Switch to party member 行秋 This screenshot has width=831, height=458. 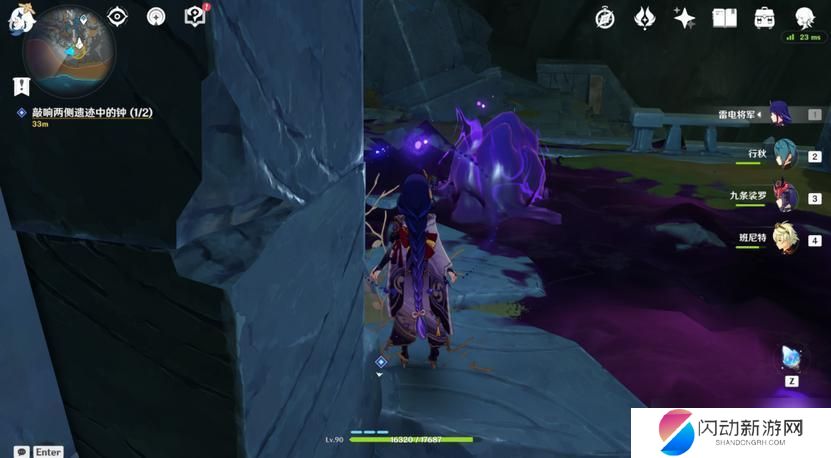point(781,156)
